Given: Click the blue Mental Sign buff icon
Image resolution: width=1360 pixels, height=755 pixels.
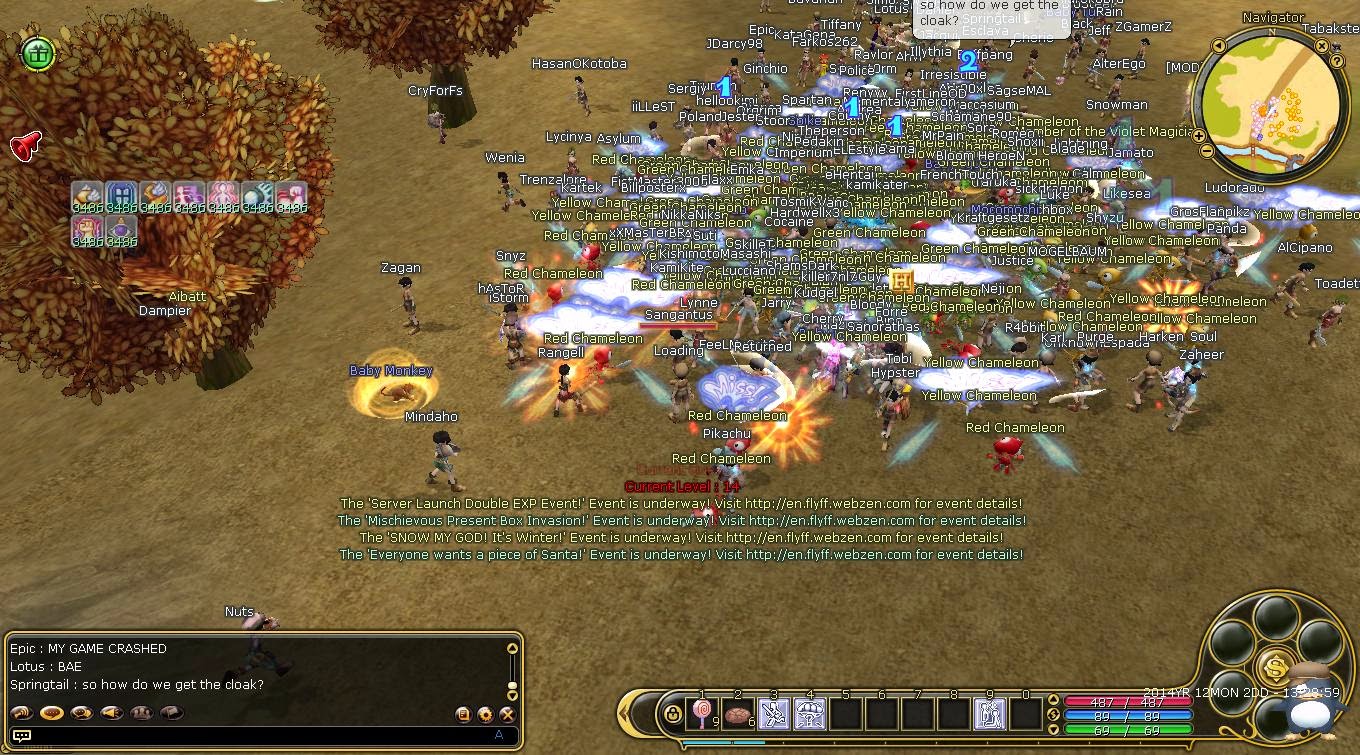Looking at the screenshot, I should click(121, 196).
